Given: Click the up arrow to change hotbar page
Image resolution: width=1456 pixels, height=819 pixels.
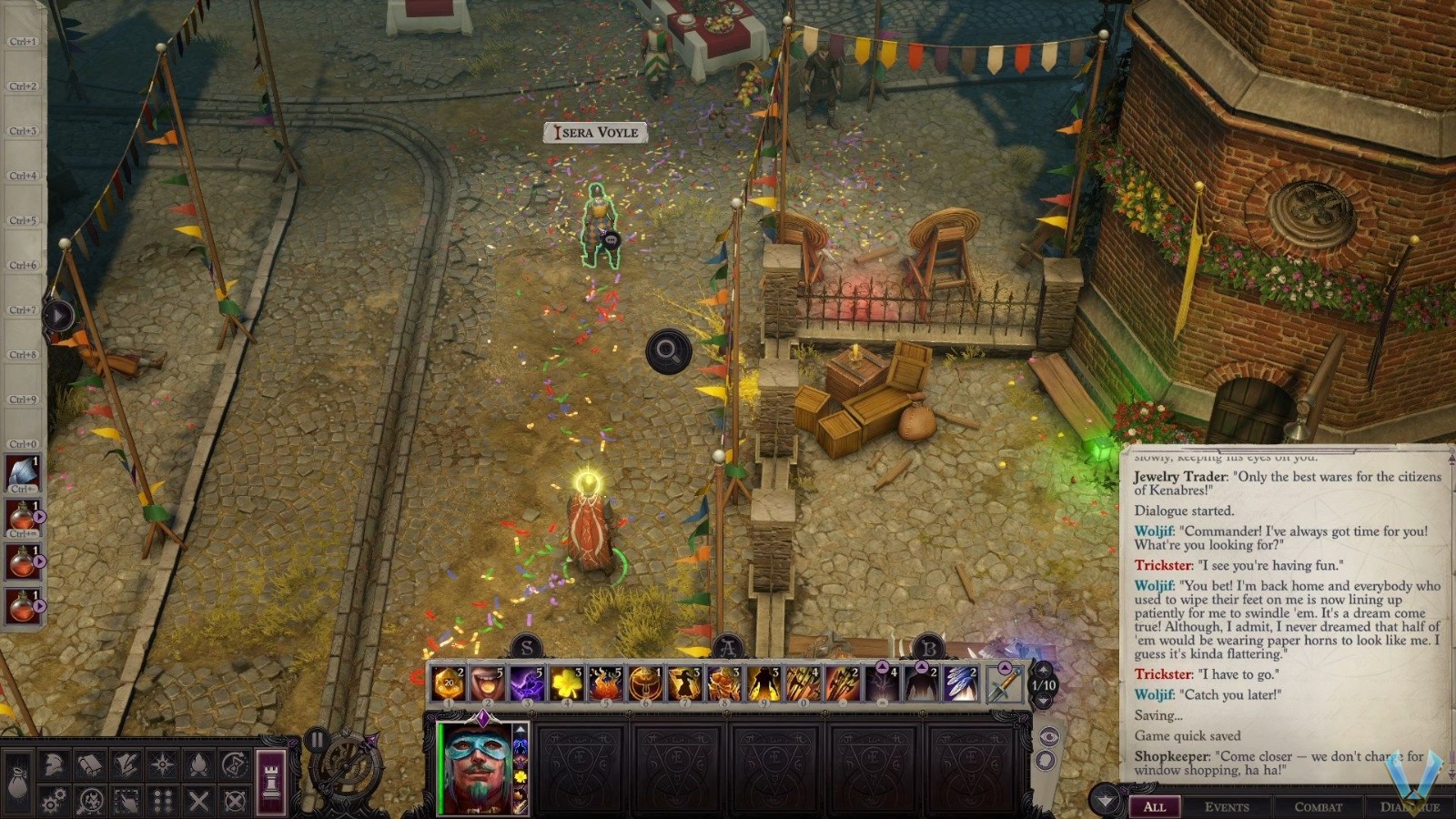Looking at the screenshot, I should click(1044, 670).
